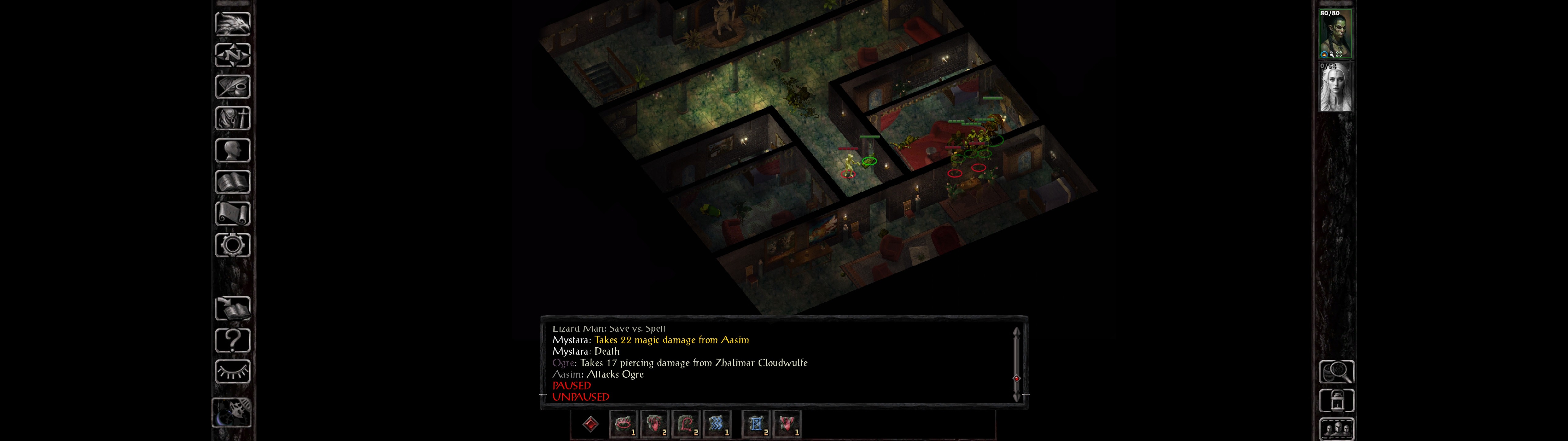The image size is (1568, 441).
Task: Click the magnifying glass button
Action: pyautogui.click(x=1336, y=371)
